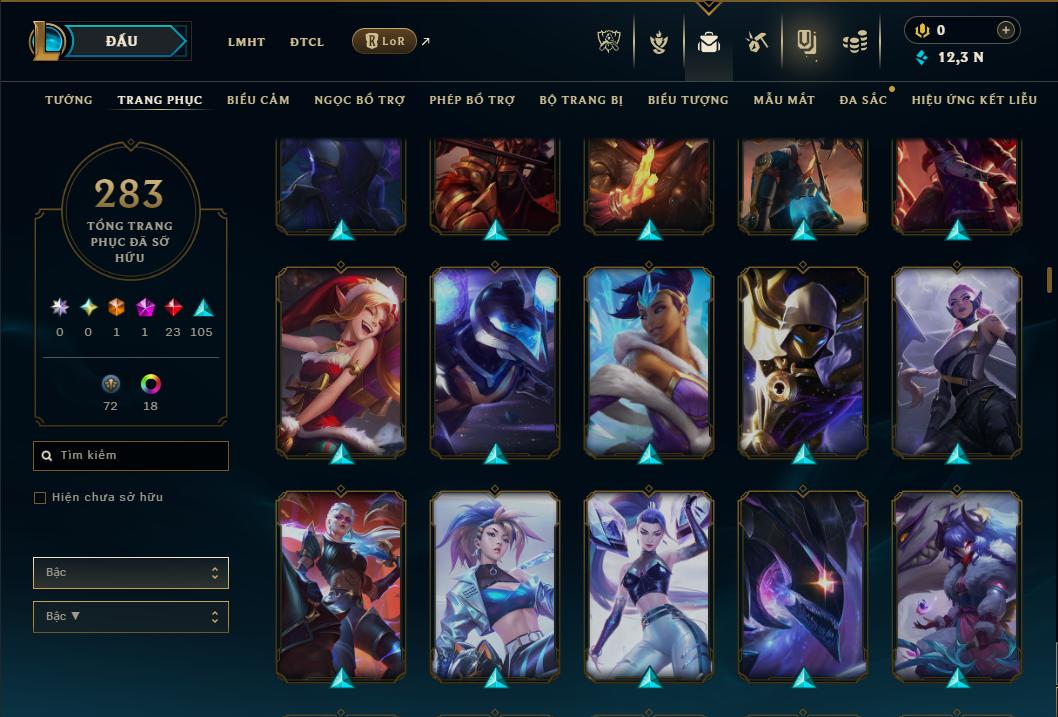Switch to the MẪU MẮT wards tab

(x=784, y=100)
